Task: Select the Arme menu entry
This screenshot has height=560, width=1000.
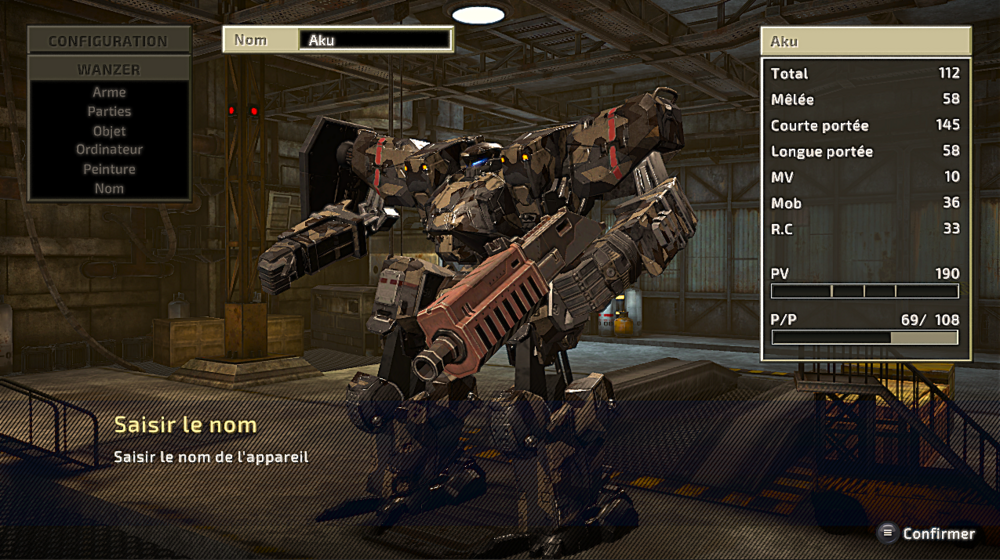Action: pos(109,92)
